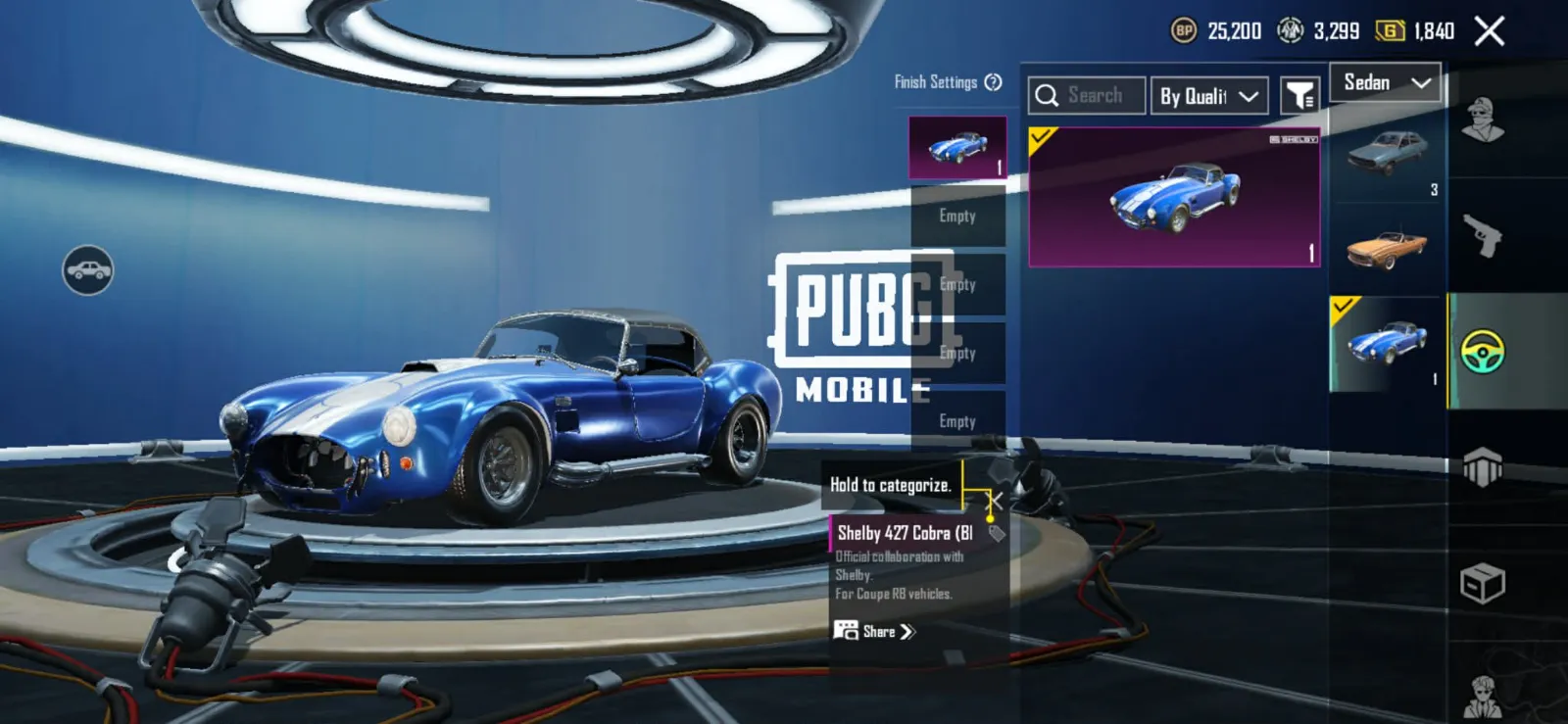Image resolution: width=1568 pixels, height=724 pixels.
Task: Open the By Quality sort dropdown
Action: [1208, 96]
